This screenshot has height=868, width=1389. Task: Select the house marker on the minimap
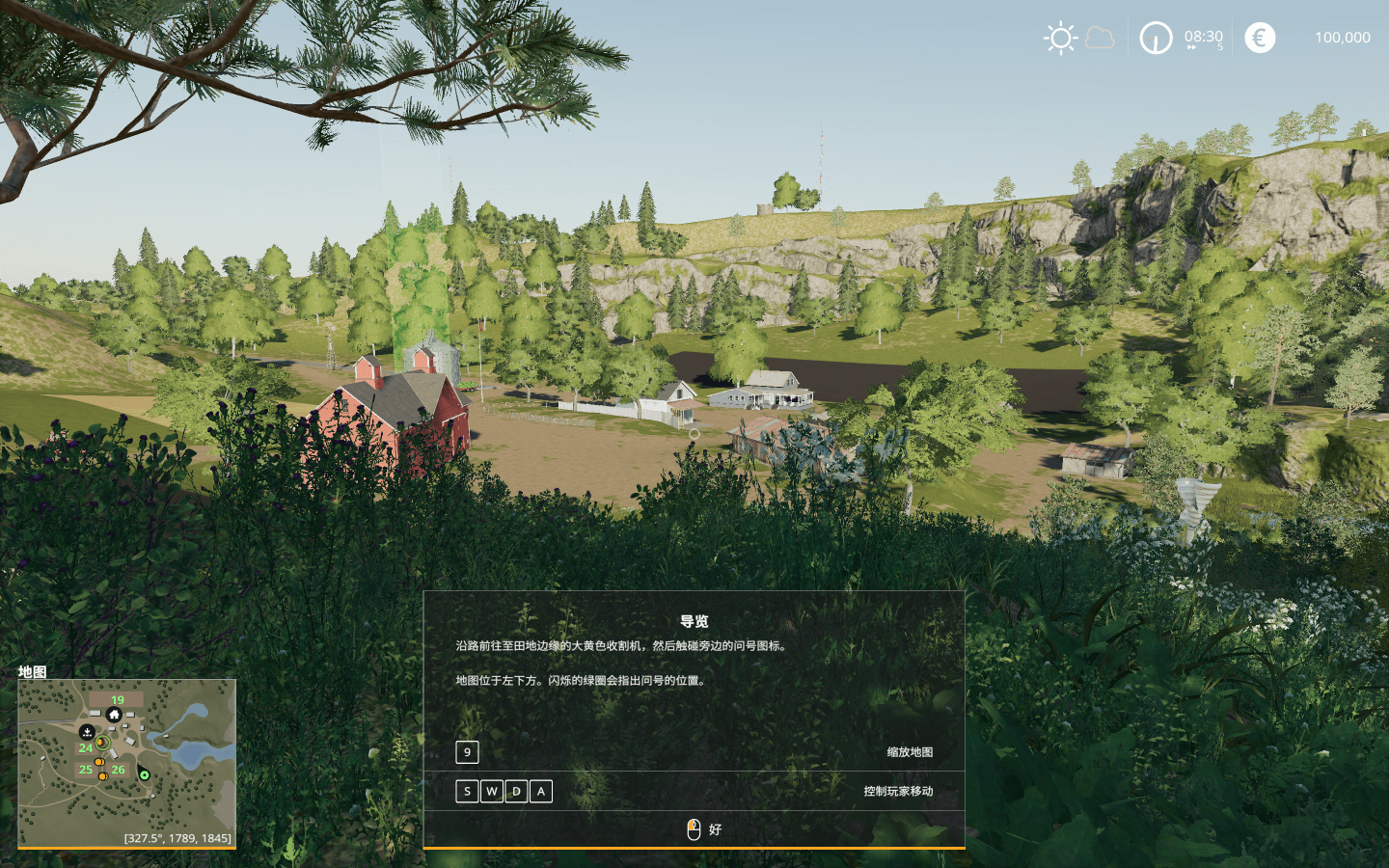point(114,715)
